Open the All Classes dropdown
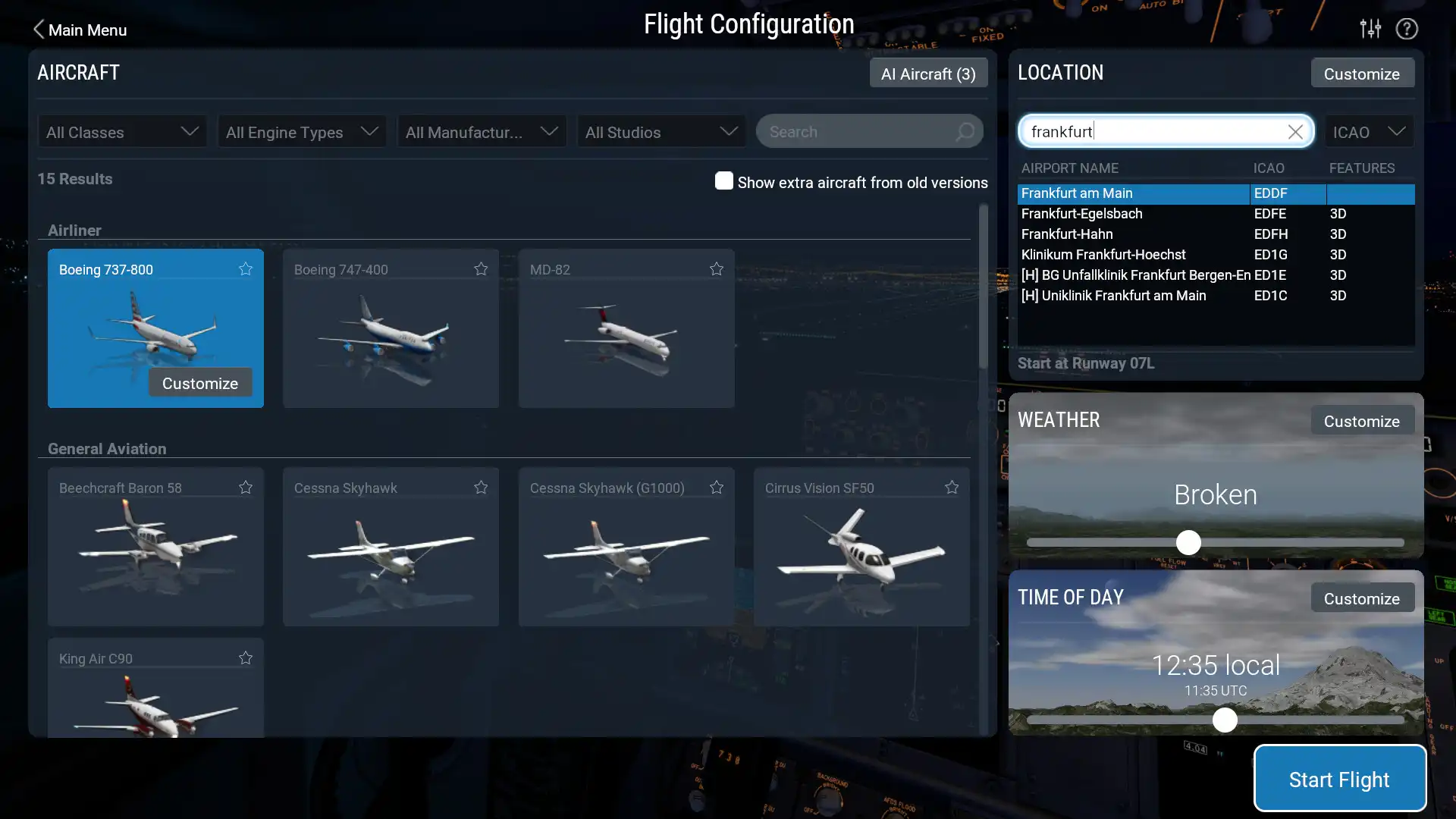The height and width of the screenshot is (819, 1456). pyautogui.click(x=121, y=131)
